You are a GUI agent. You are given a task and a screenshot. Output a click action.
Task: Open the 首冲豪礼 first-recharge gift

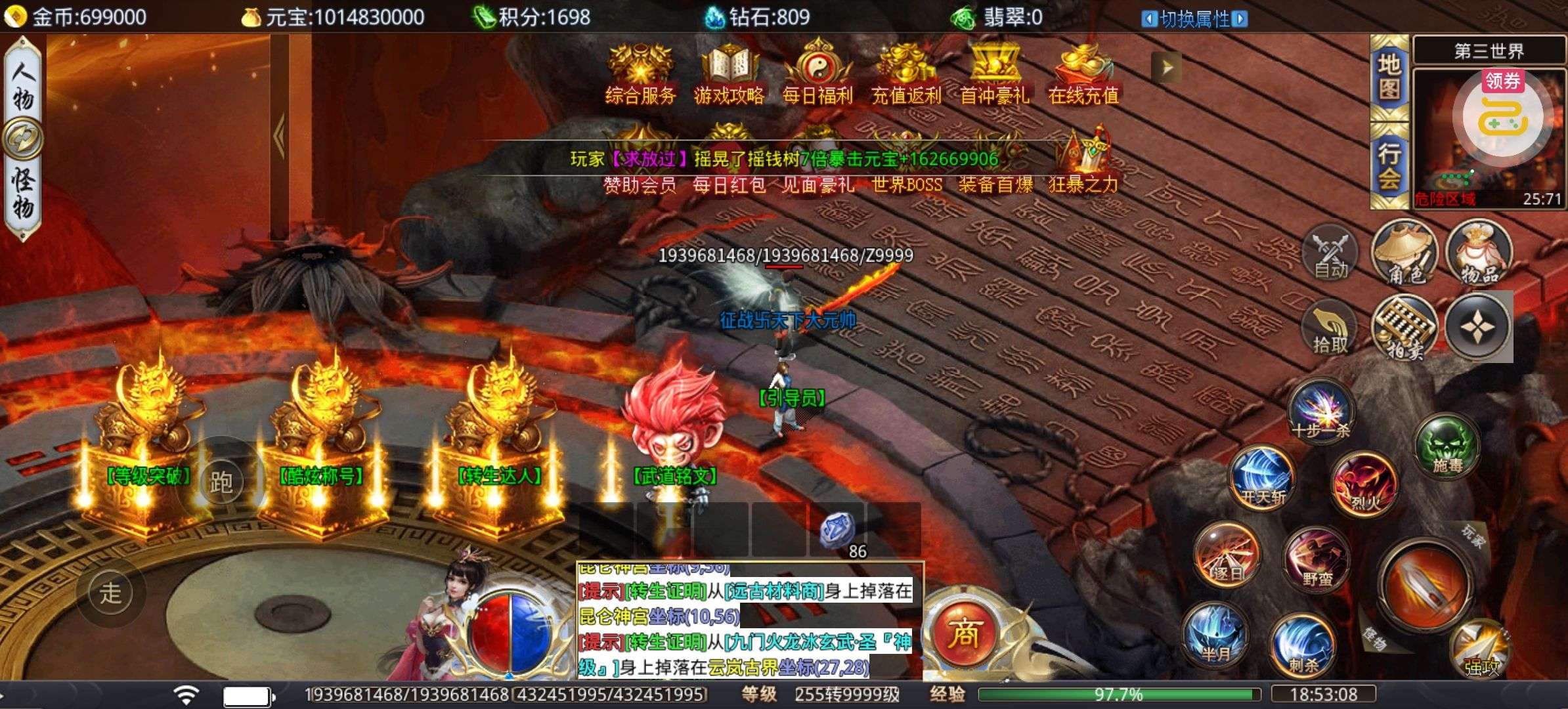pos(995,74)
